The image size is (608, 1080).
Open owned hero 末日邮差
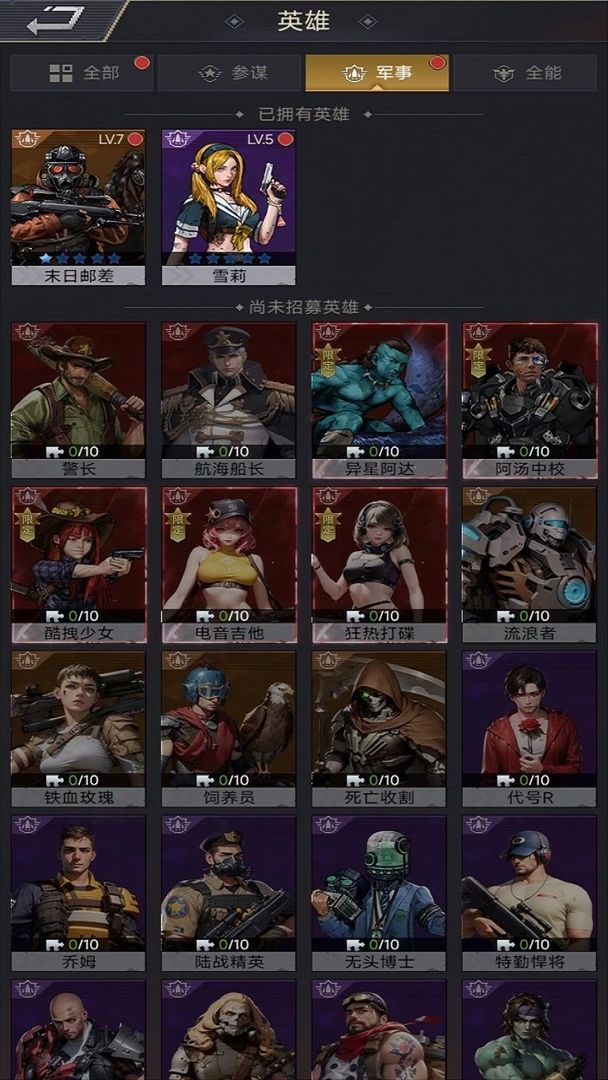78,207
